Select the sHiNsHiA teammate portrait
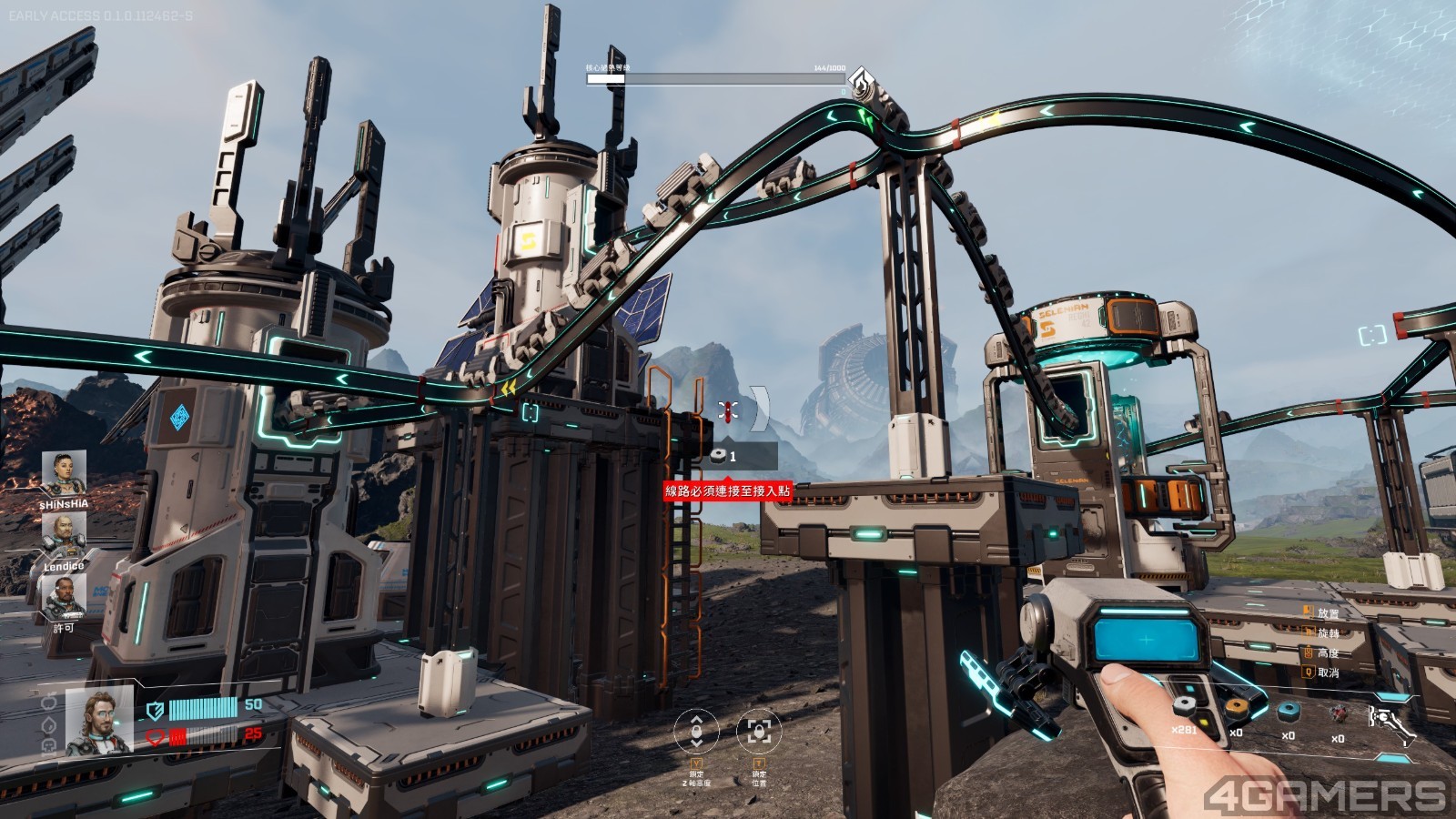 [x=64, y=473]
